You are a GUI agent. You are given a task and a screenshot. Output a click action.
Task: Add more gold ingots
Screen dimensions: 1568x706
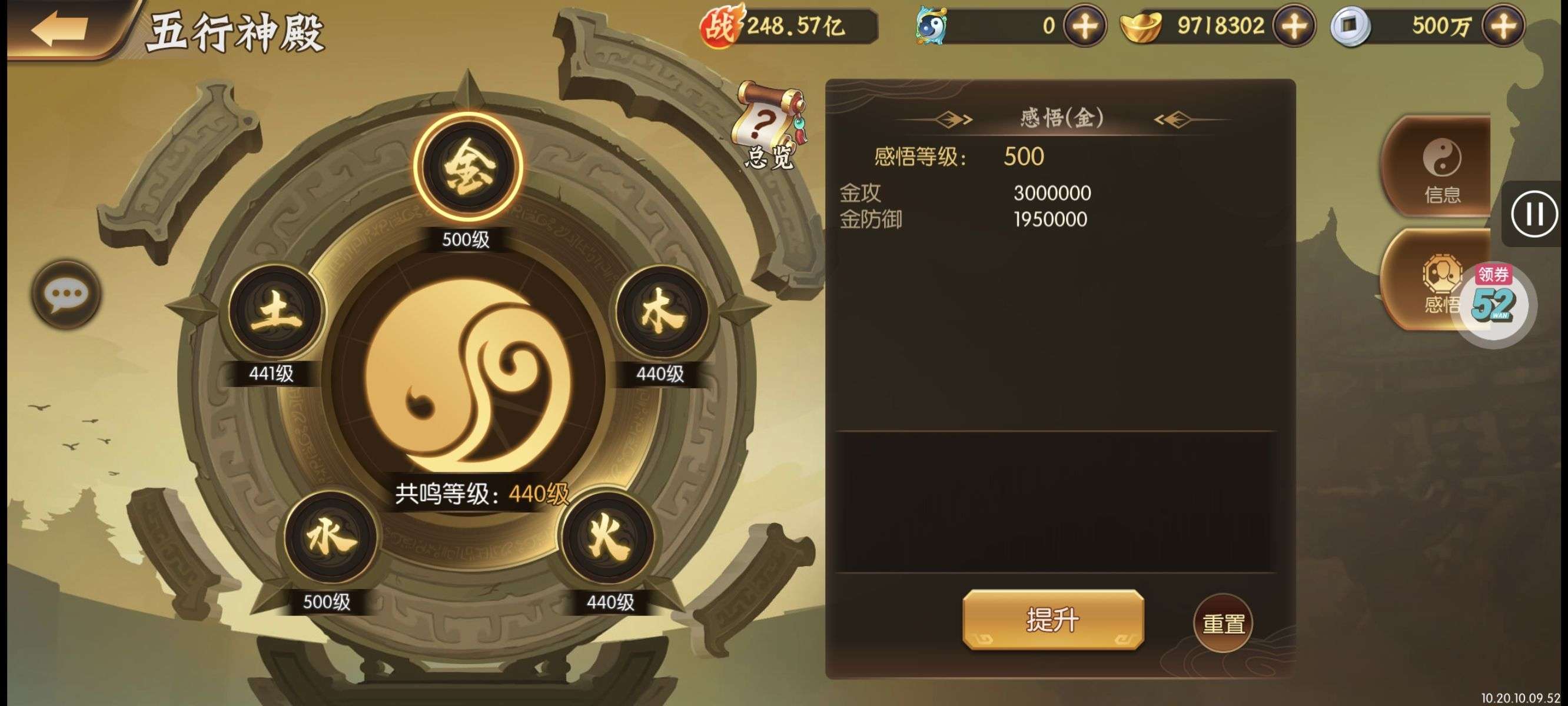point(1294,26)
